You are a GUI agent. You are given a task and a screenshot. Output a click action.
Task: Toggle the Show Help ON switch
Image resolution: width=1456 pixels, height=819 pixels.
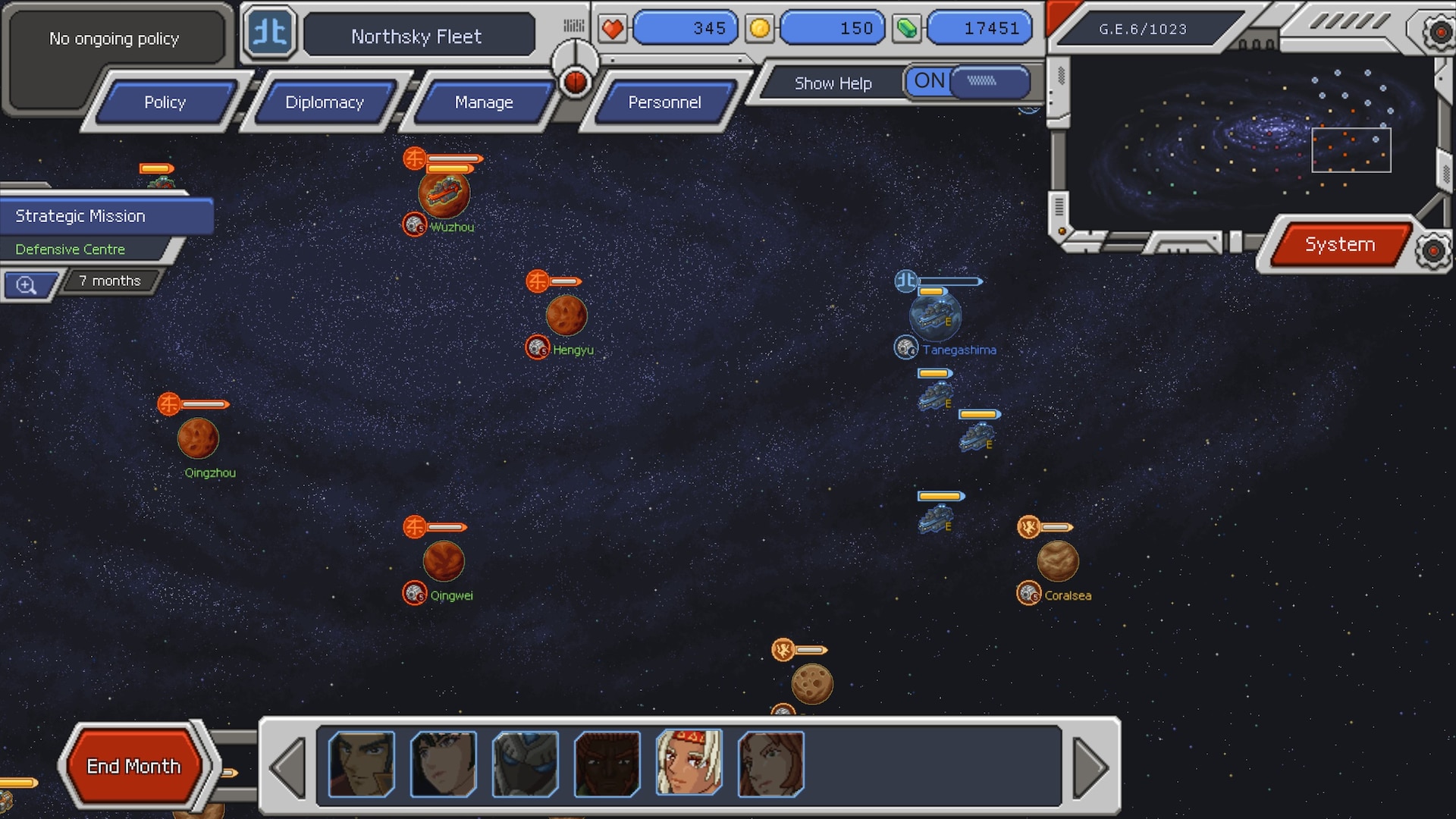(x=967, y=81)
